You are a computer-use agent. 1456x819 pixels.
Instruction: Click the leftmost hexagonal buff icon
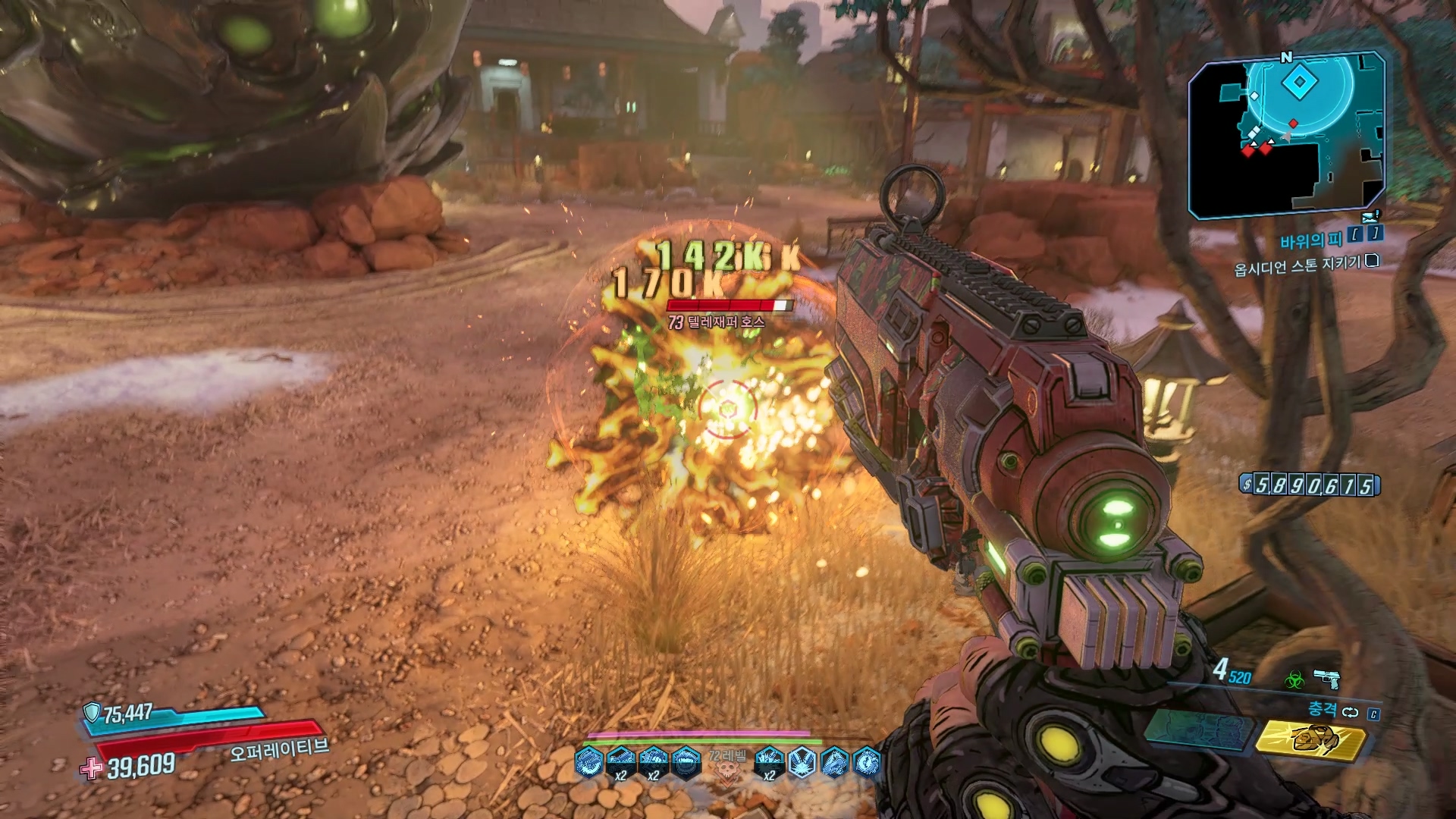[588, 762]
